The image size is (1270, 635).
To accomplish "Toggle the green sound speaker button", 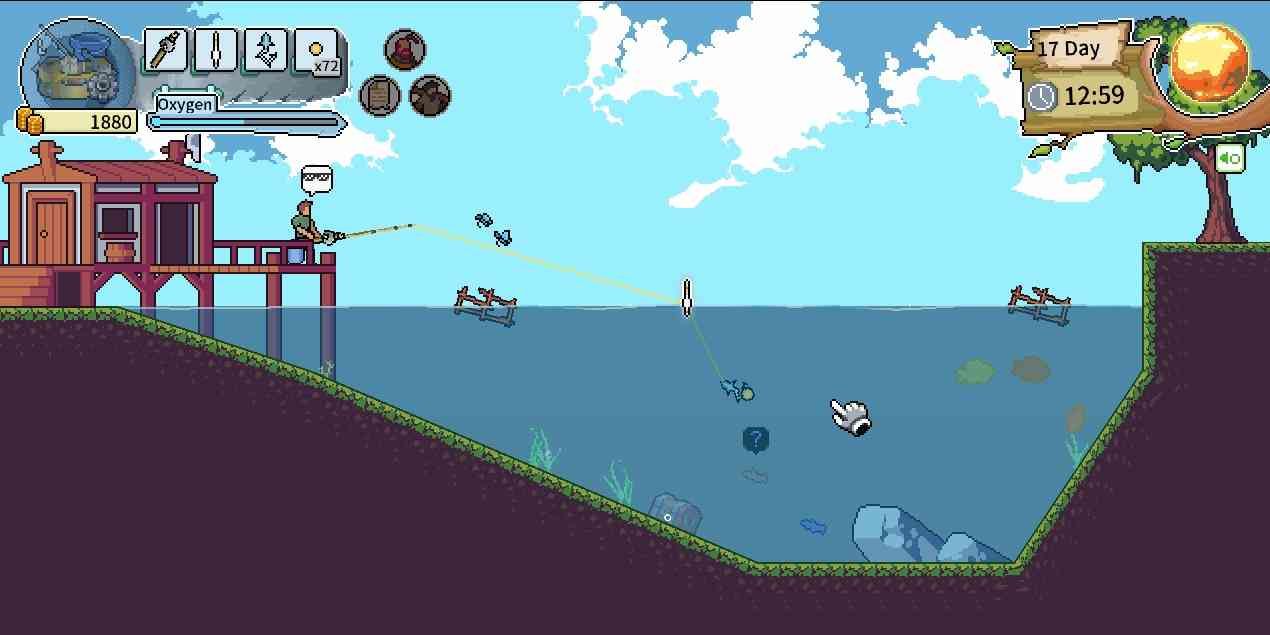I will (1230, 158).
